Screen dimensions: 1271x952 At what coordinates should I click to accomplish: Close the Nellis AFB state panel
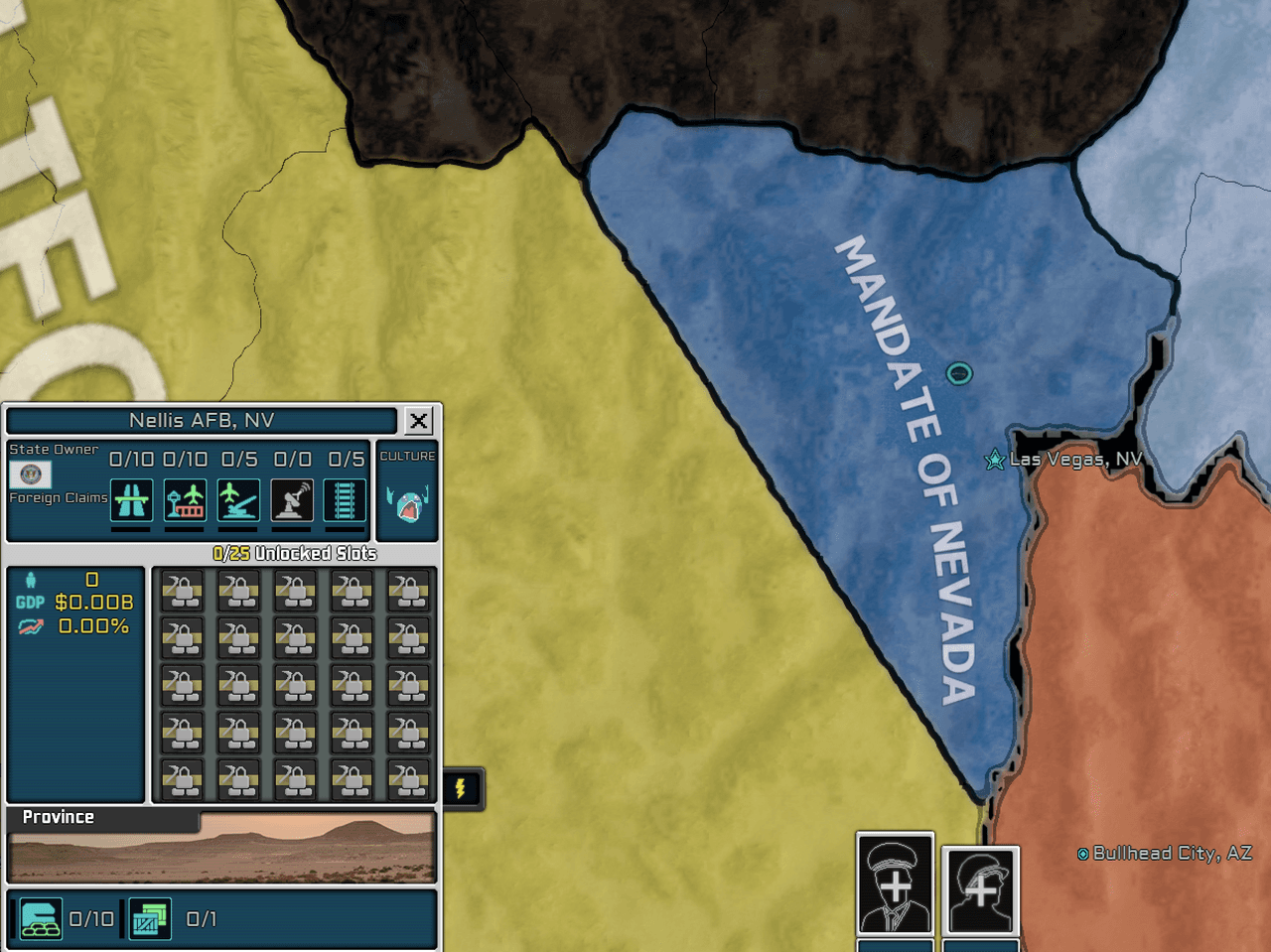[419, 421]
